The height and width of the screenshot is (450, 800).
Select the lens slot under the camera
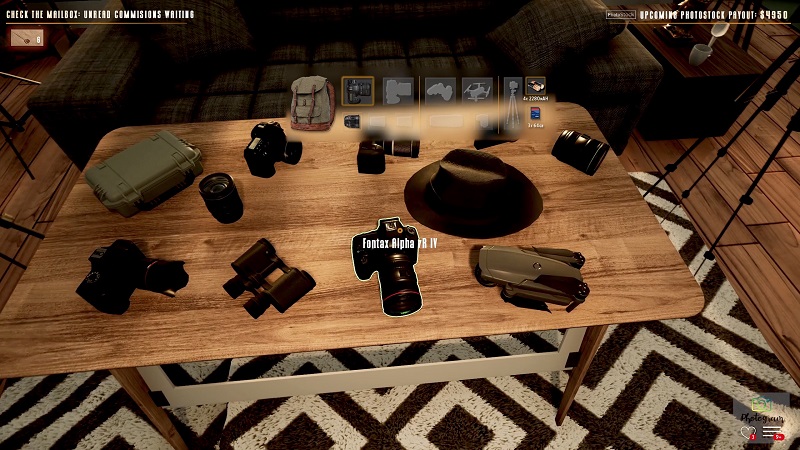point(353,121)
